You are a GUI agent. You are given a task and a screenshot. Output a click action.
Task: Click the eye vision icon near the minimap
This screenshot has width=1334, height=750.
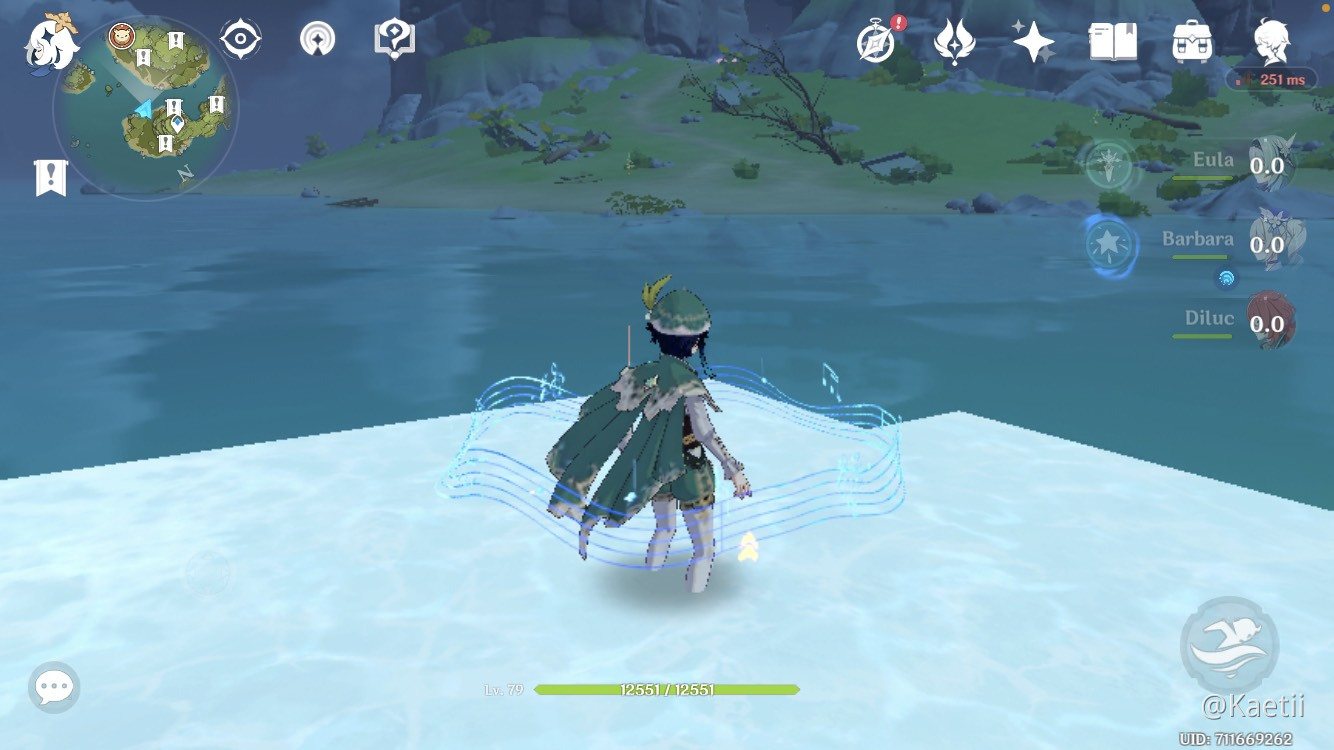pos(240,38)
